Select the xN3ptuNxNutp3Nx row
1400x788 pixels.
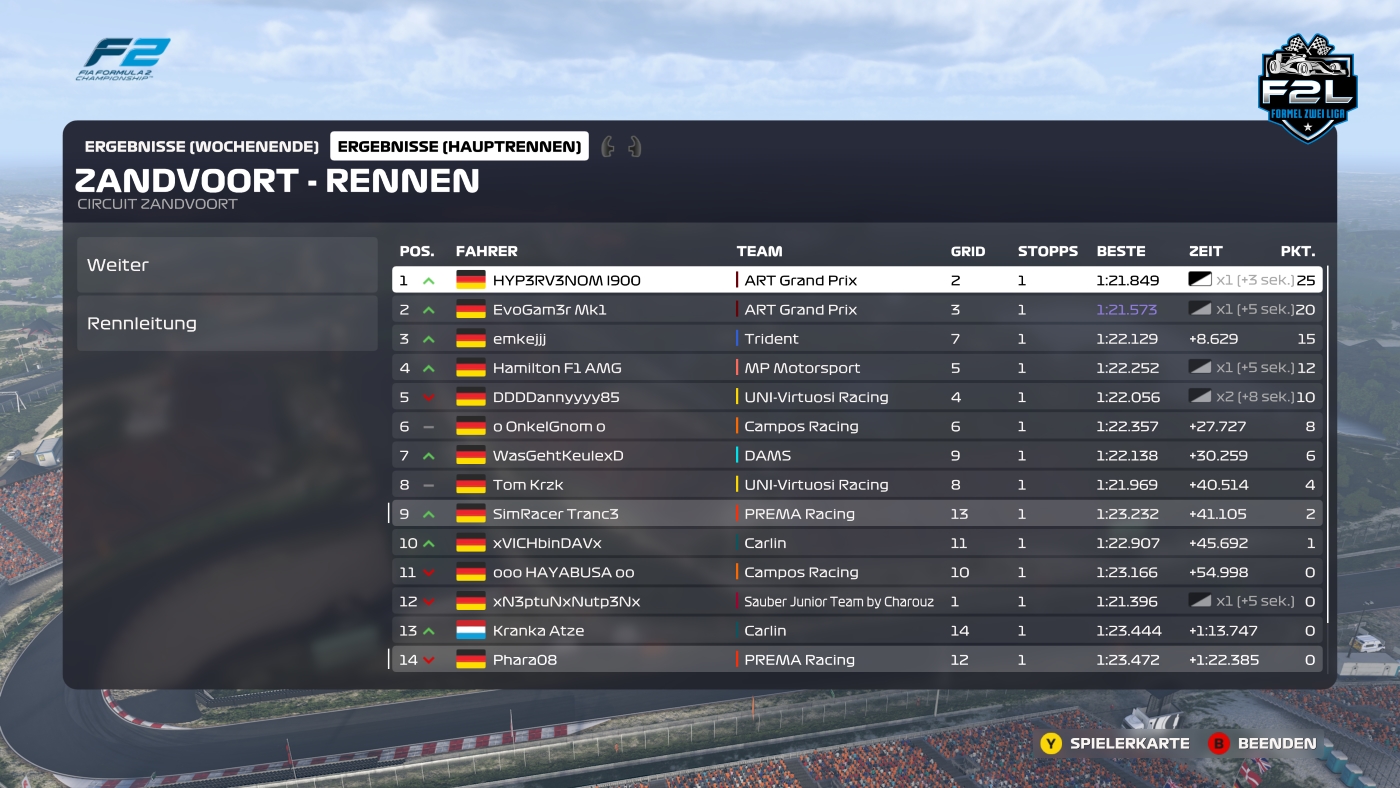(857, 601)
